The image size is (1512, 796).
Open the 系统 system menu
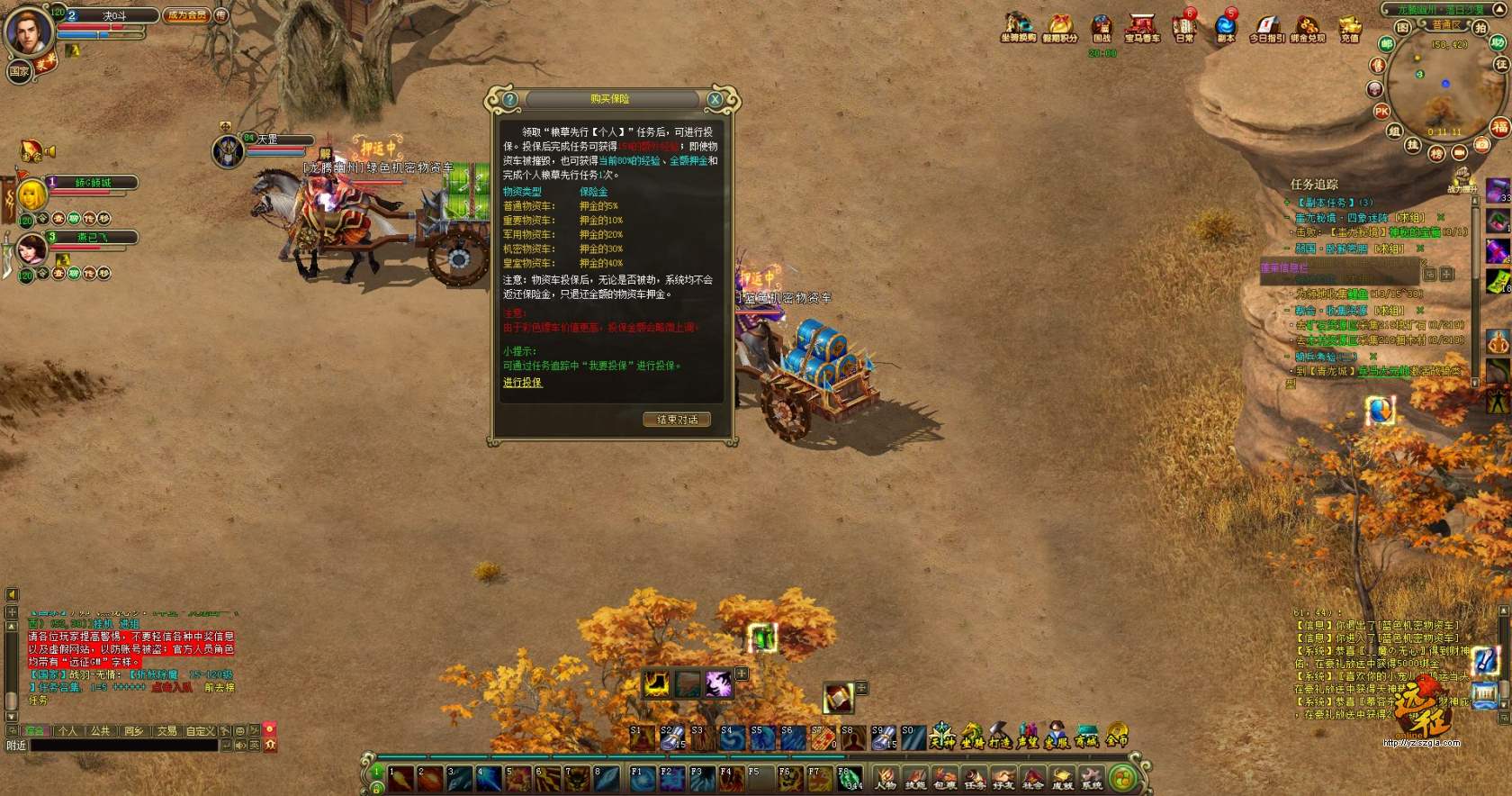tap(1092, 778)
